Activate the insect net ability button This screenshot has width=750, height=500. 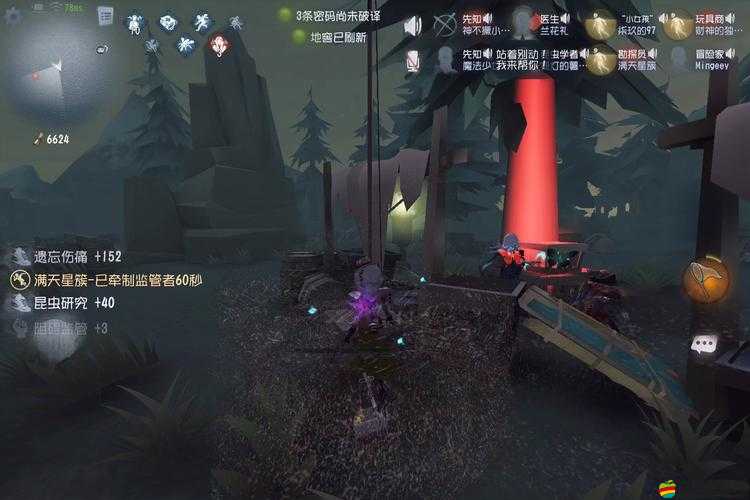706,279
